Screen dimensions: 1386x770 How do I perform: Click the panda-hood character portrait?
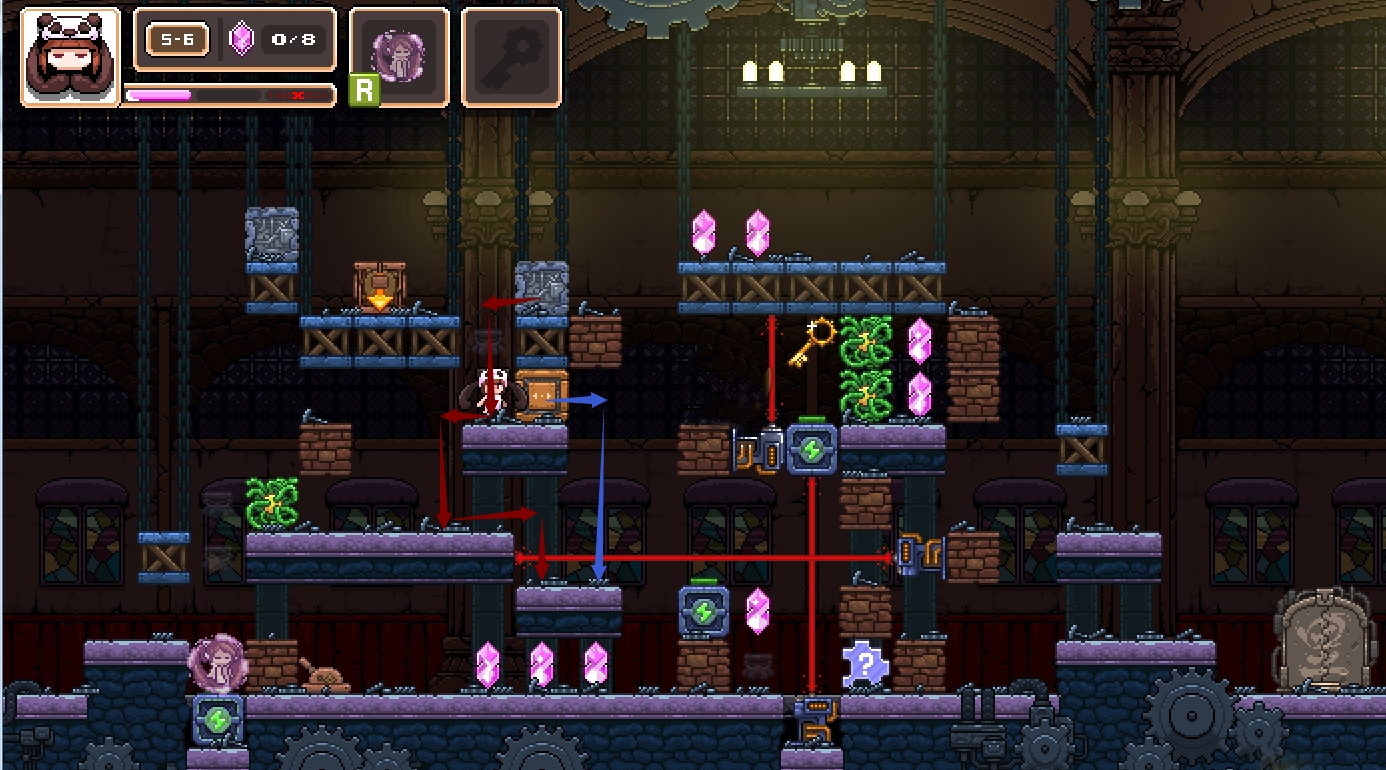tap(70, 57)
